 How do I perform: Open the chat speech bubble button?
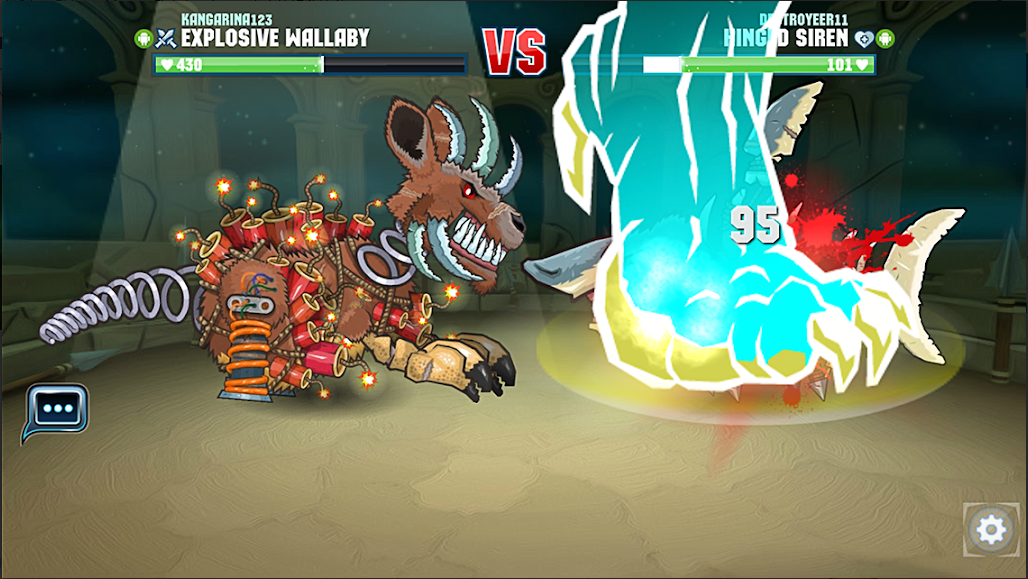57,410
